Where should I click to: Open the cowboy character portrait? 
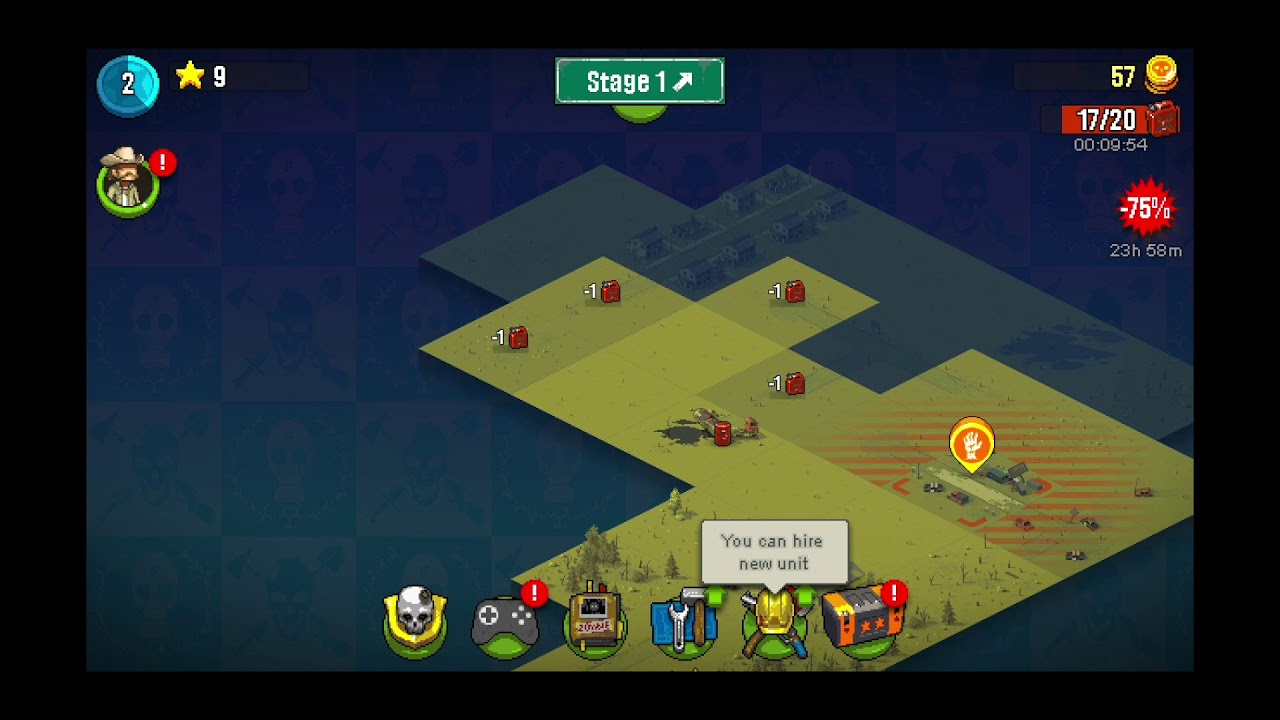click(x=127, y=181)
